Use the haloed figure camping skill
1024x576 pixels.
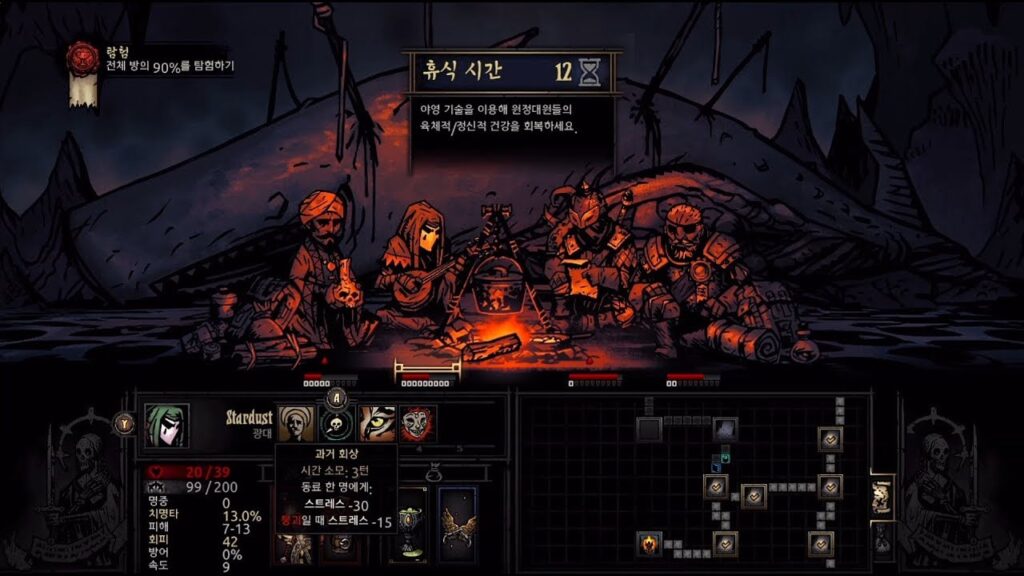click(x=295, y=424)
